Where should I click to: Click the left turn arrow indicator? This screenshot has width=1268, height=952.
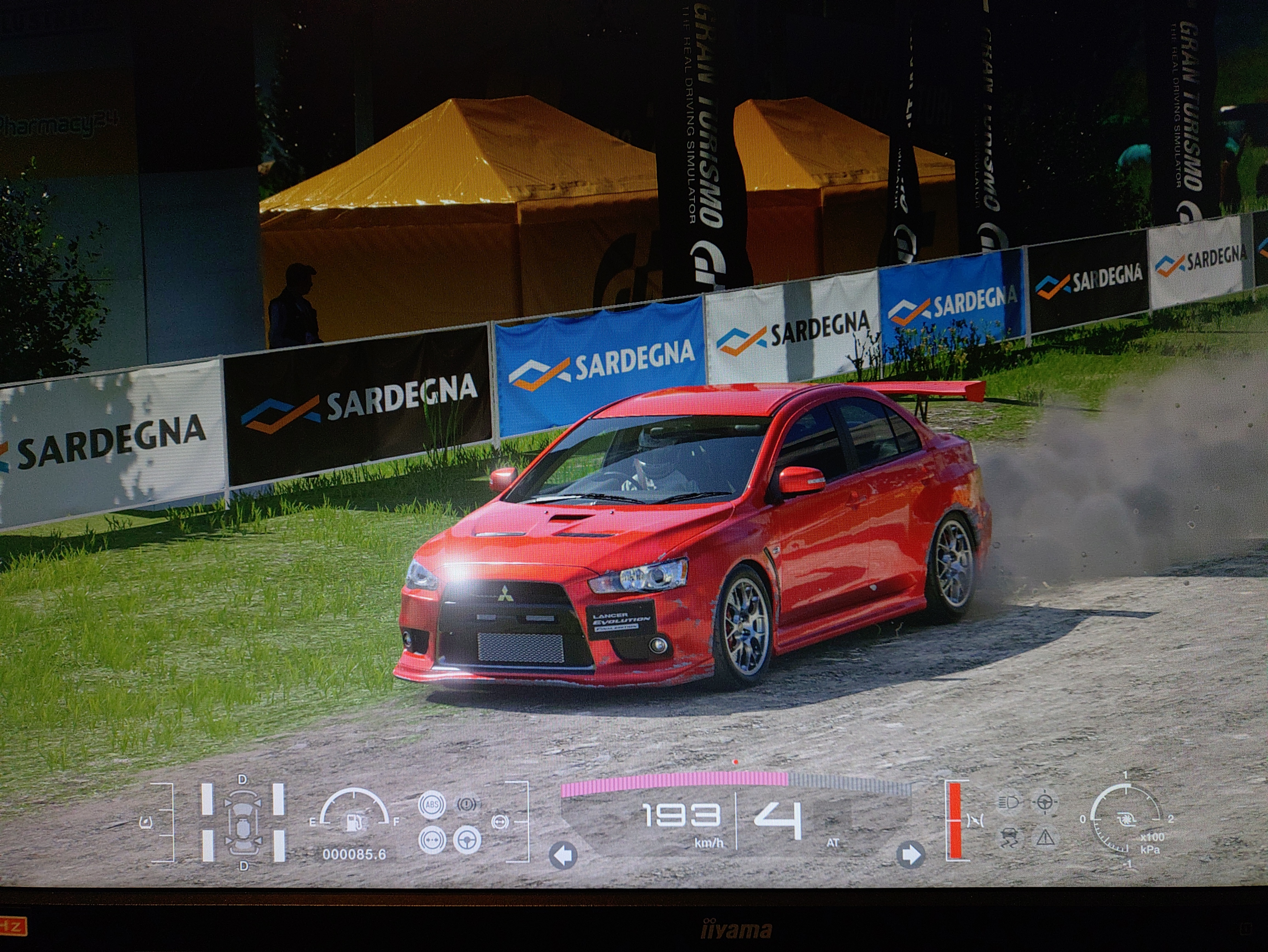point(563,856)
